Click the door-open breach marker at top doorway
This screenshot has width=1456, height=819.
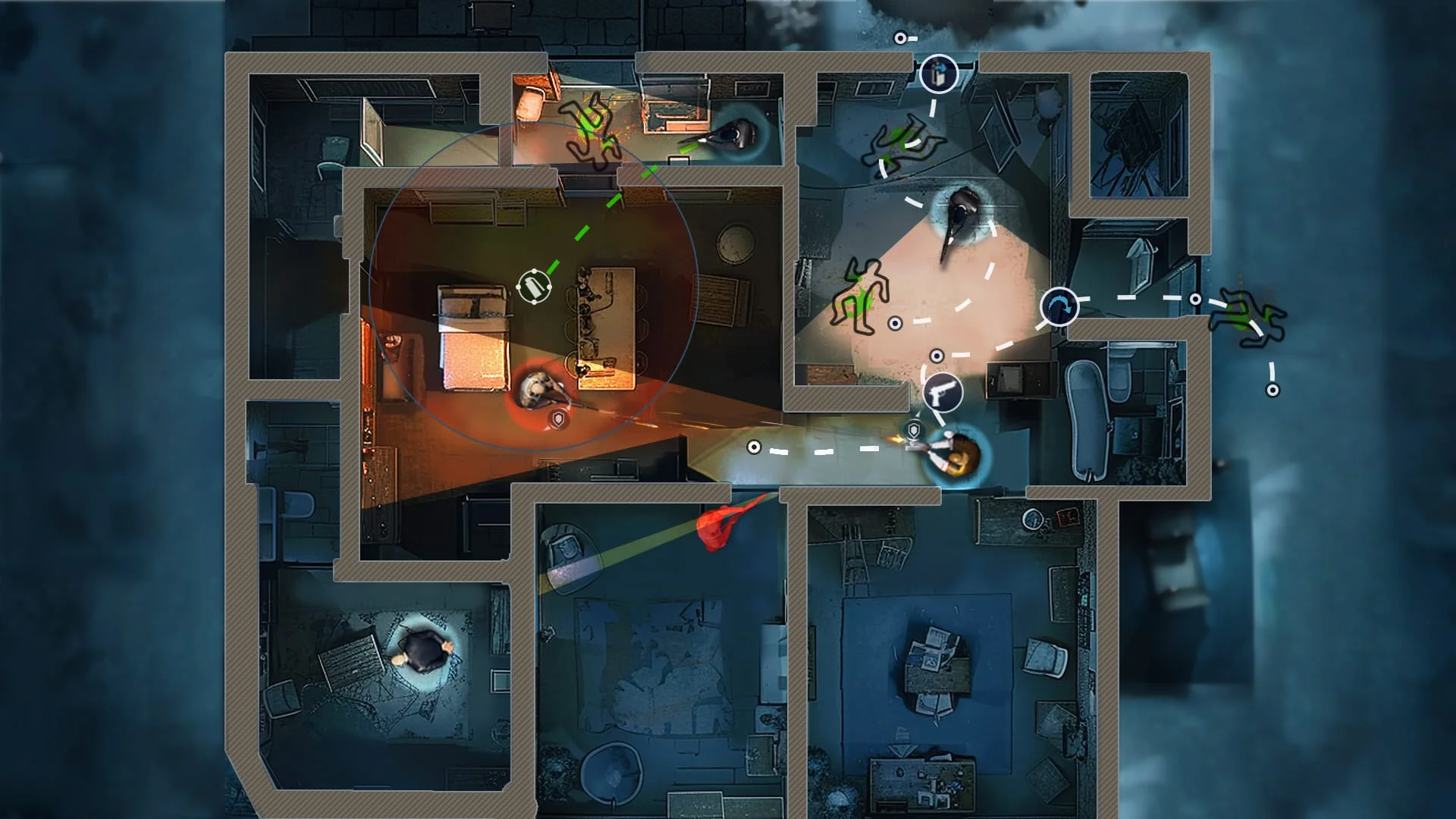coord(939,74)
